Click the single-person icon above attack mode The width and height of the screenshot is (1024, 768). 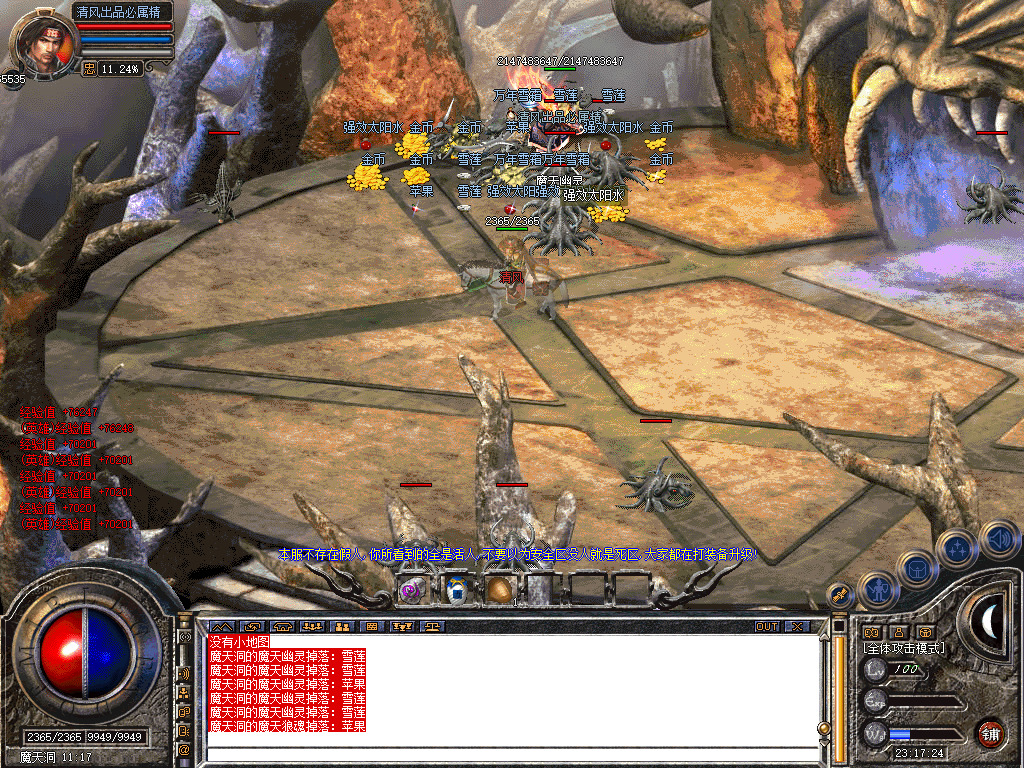[x=900, y=632]
